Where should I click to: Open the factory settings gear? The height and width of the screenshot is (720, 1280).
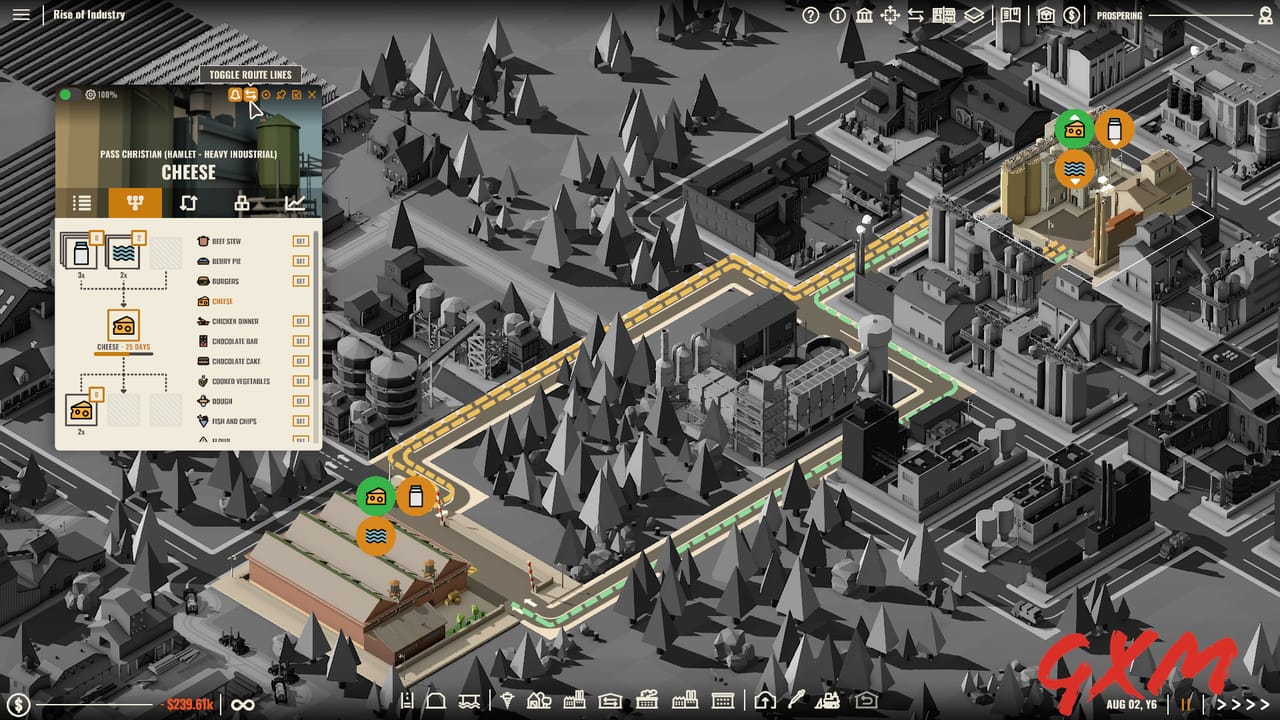[91, 94]
